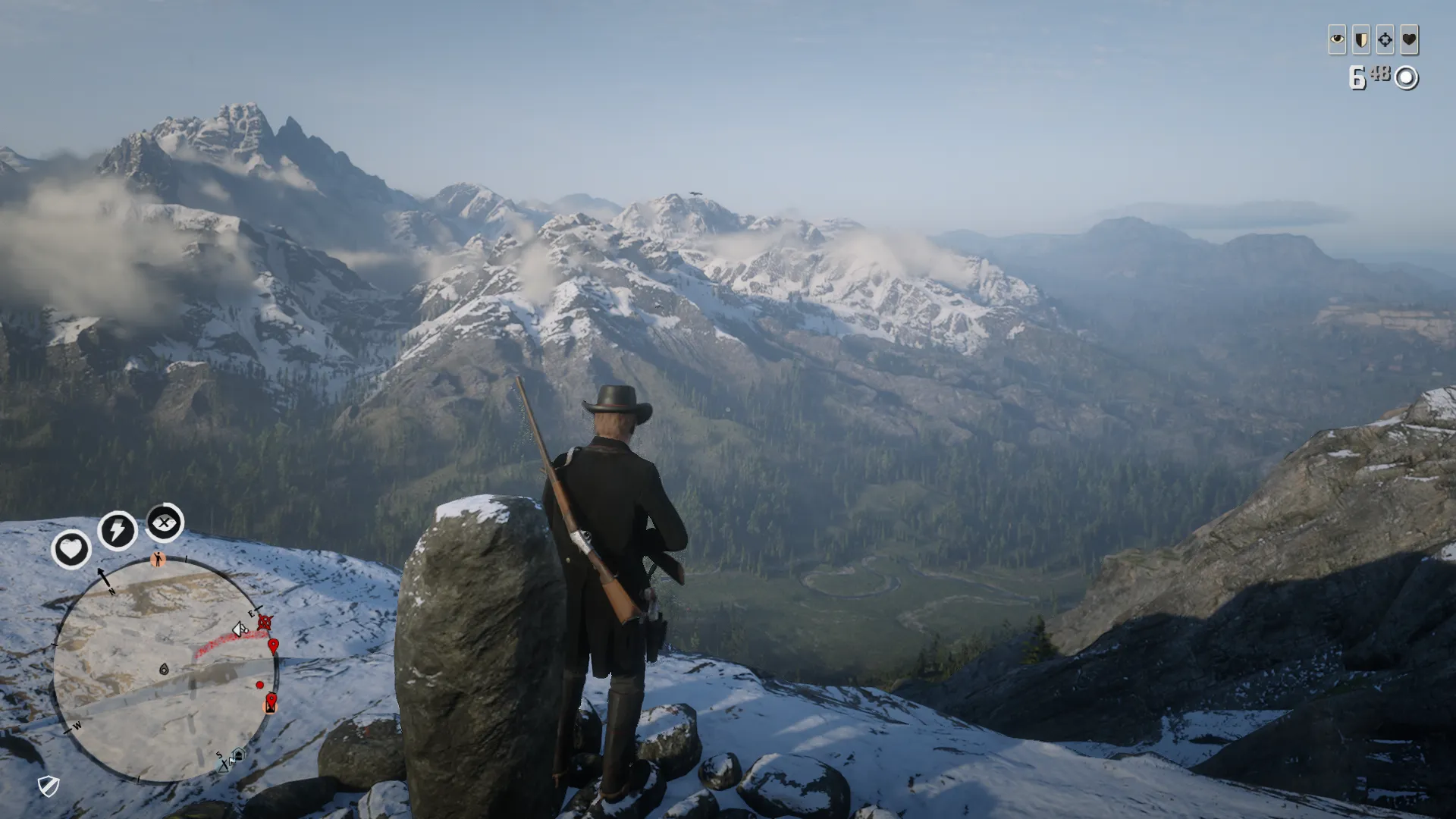Click the red crossed-out marker on minimap edge
1456x819 pixels.
[x=264, y=623]
